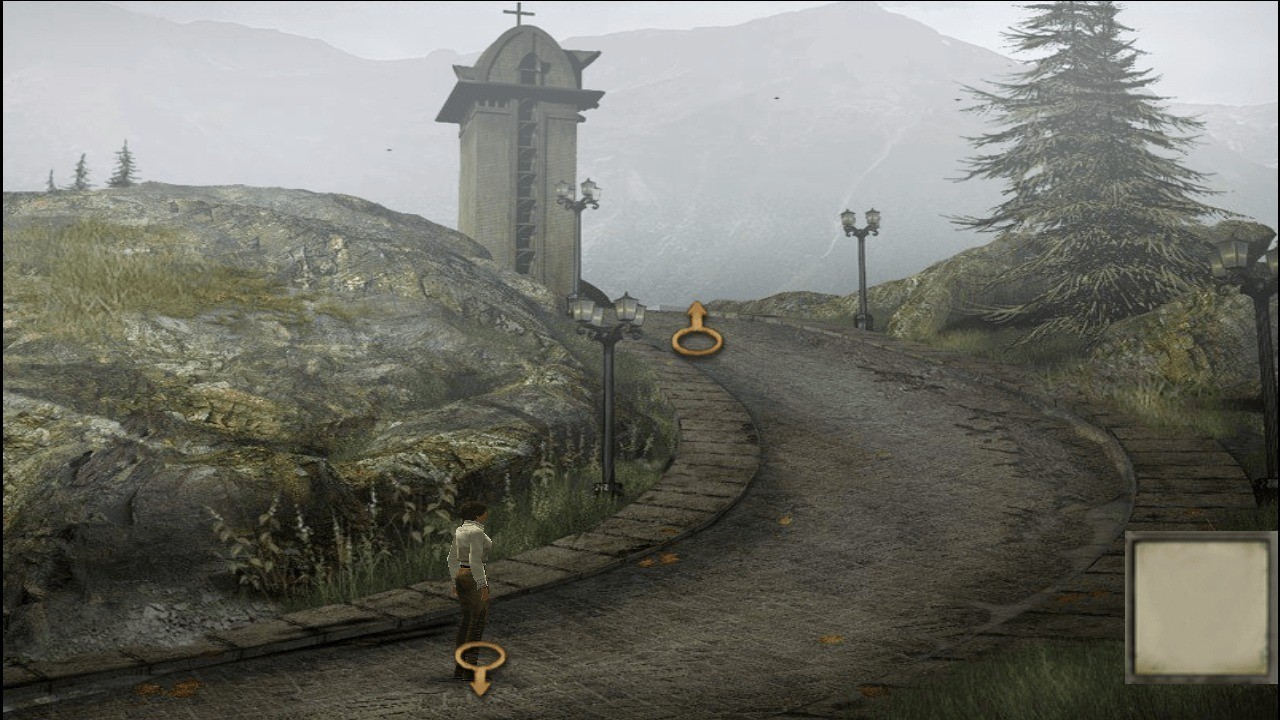Open the parchment inventory panel
The width and height of the screenshot is (1280, 720).
(x=1200, y=607)
